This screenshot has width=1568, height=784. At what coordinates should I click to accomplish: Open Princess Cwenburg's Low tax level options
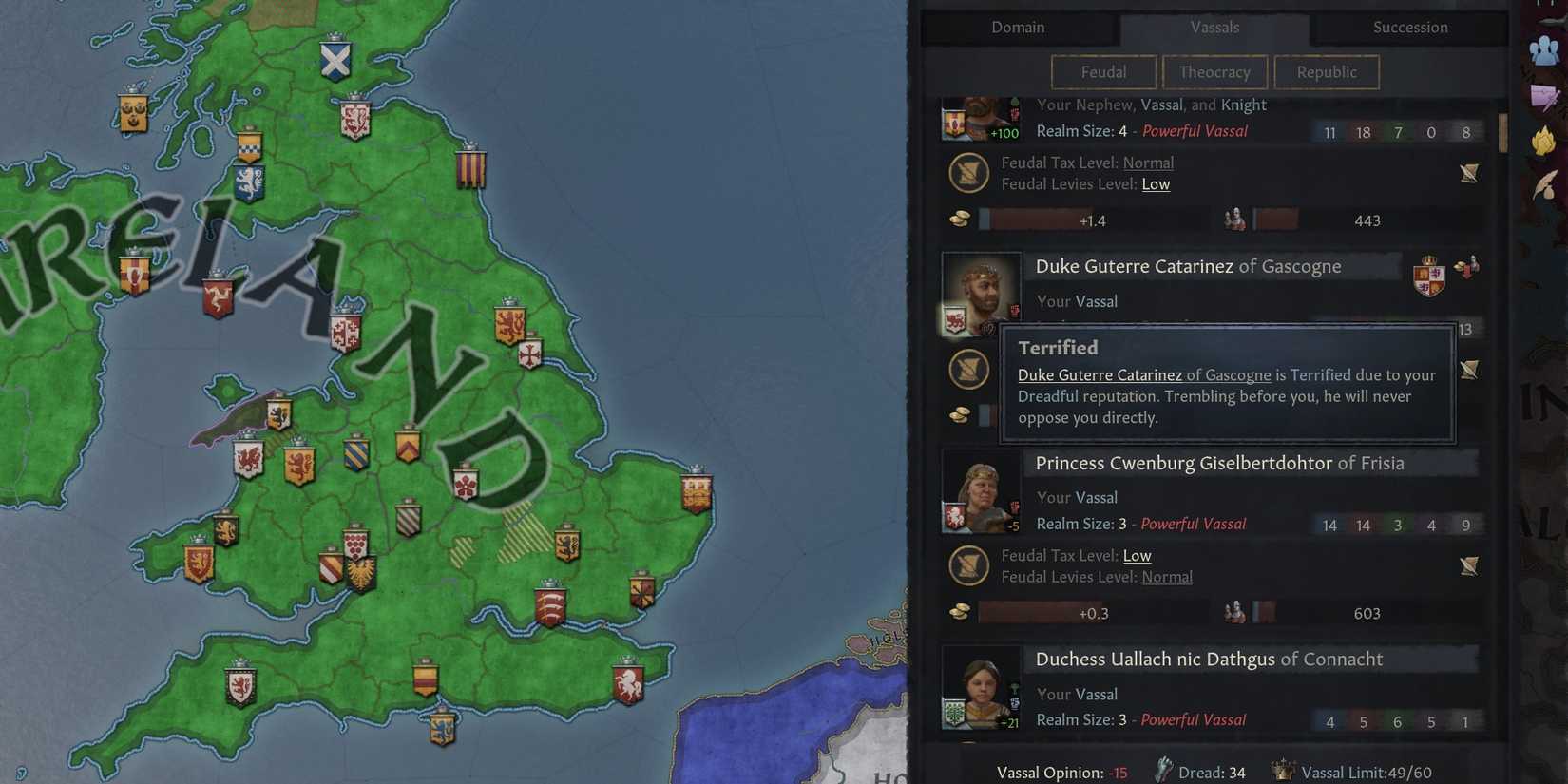(1138, 555)
